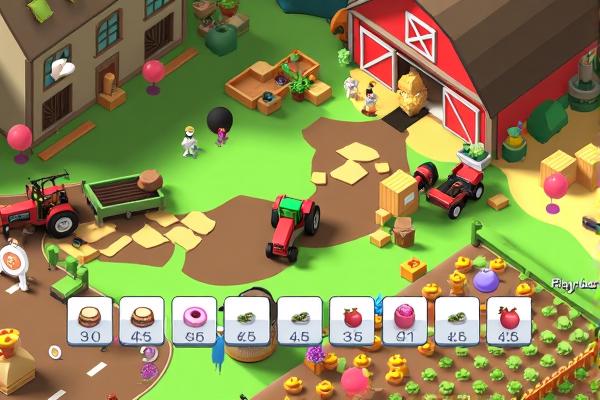This screenshot has width=600, height=400.
Task: Pick the pink item slot labeled 91
Action: coord(404,322)
